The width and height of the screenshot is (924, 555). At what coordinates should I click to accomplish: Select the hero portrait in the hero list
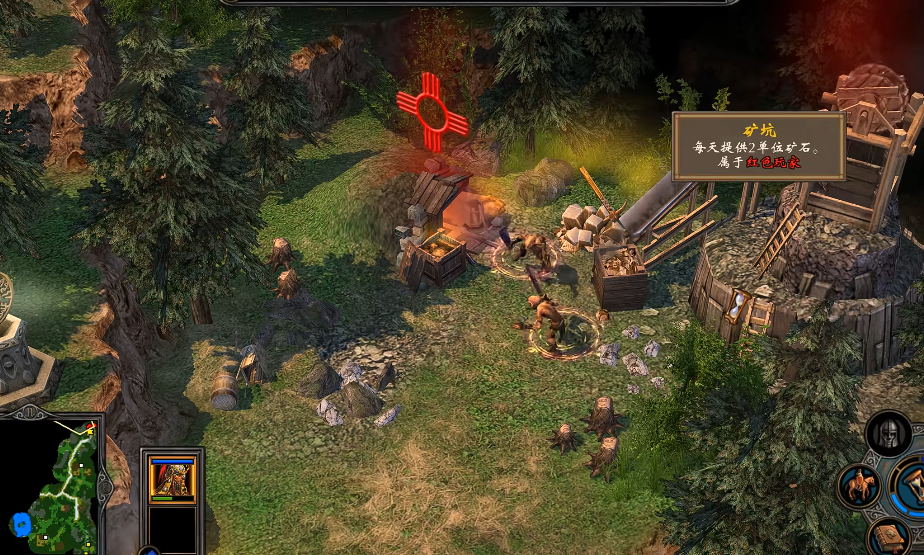pos(172,479)
